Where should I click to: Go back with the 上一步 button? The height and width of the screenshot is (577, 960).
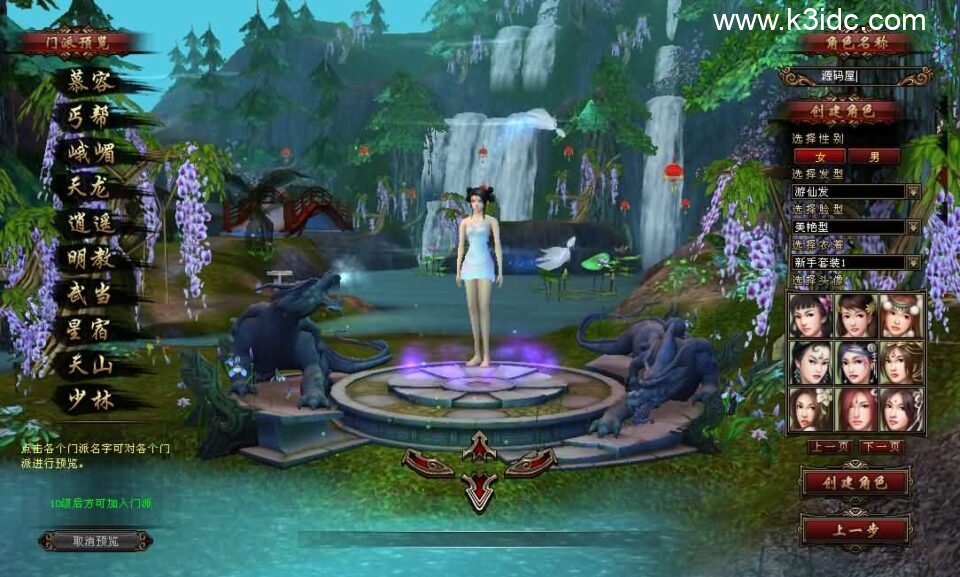click(855, 529)
